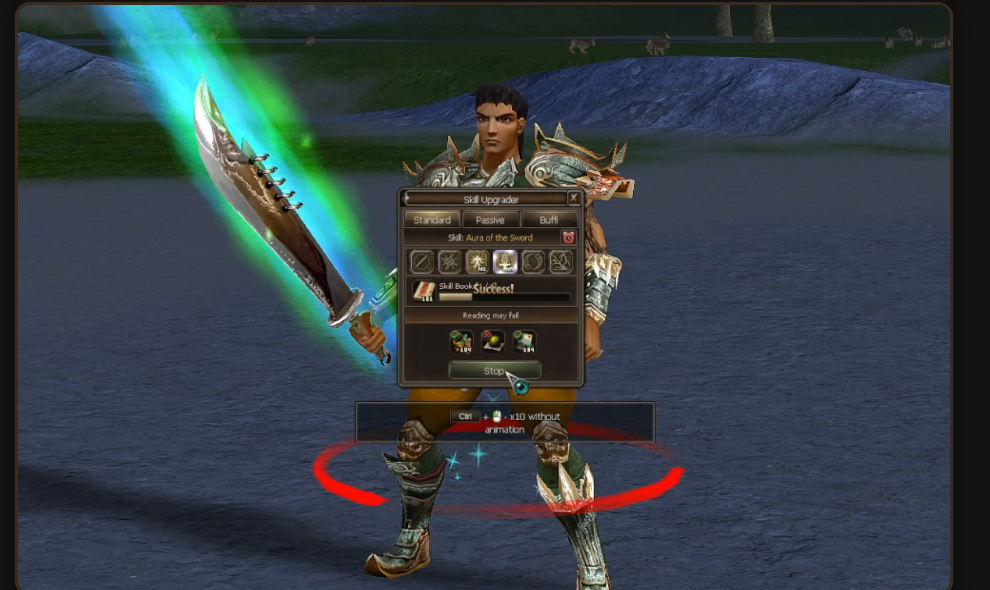Pick the radiant burst skill icon
This screenshot has height=590, width=990.
point(477,262)
